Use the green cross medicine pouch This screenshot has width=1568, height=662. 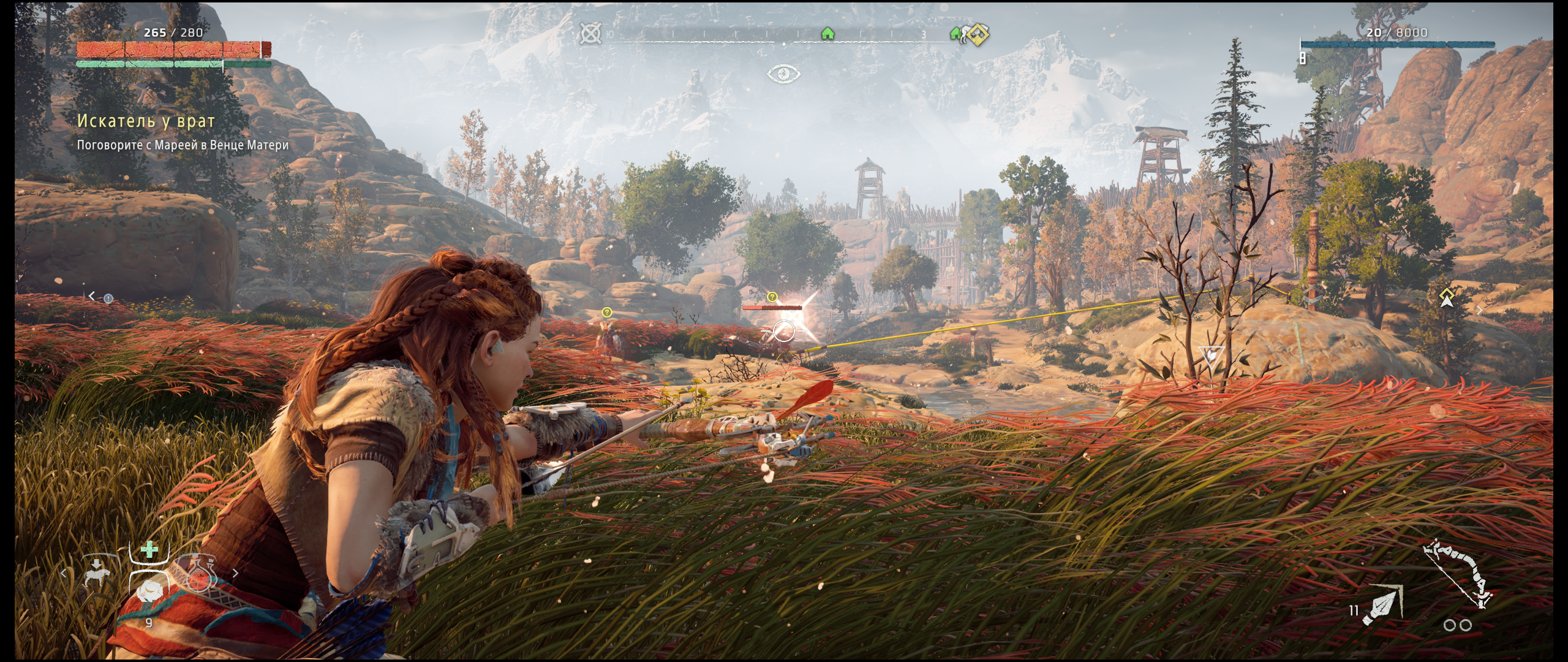pos(149,551)
